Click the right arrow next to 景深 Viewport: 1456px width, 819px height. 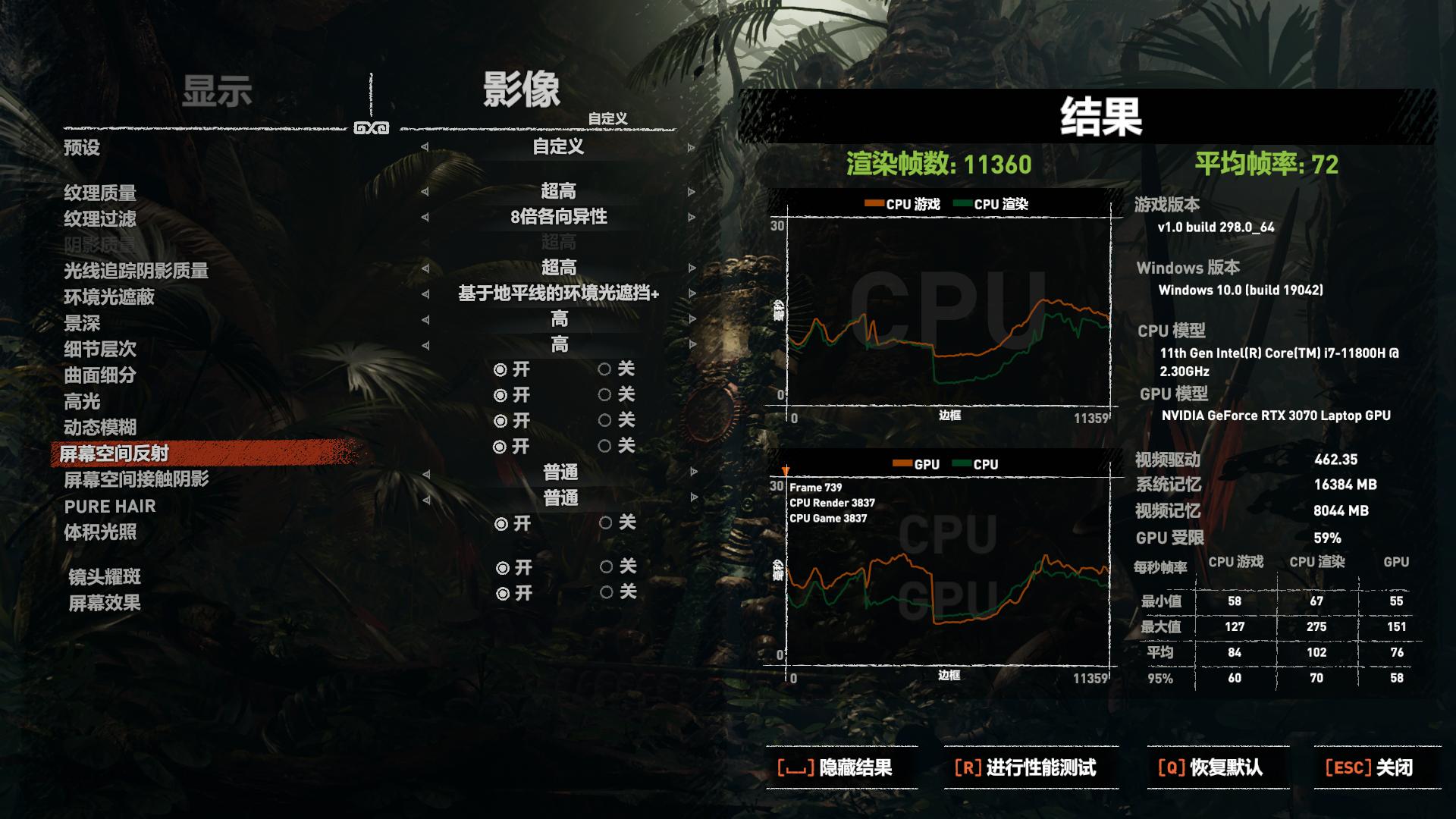click(692, 319)
